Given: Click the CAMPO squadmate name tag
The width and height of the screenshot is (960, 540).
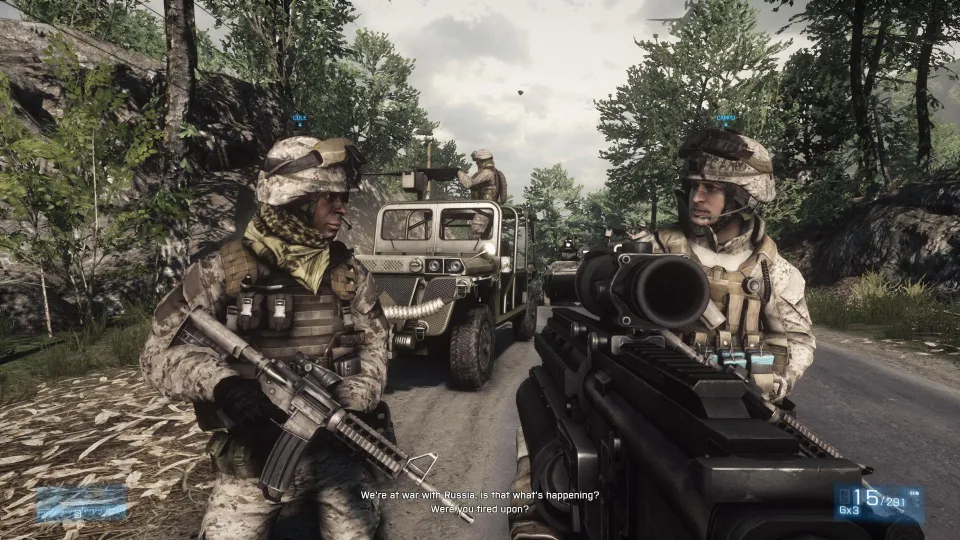Looking at the screenshot, I should 726,118.
